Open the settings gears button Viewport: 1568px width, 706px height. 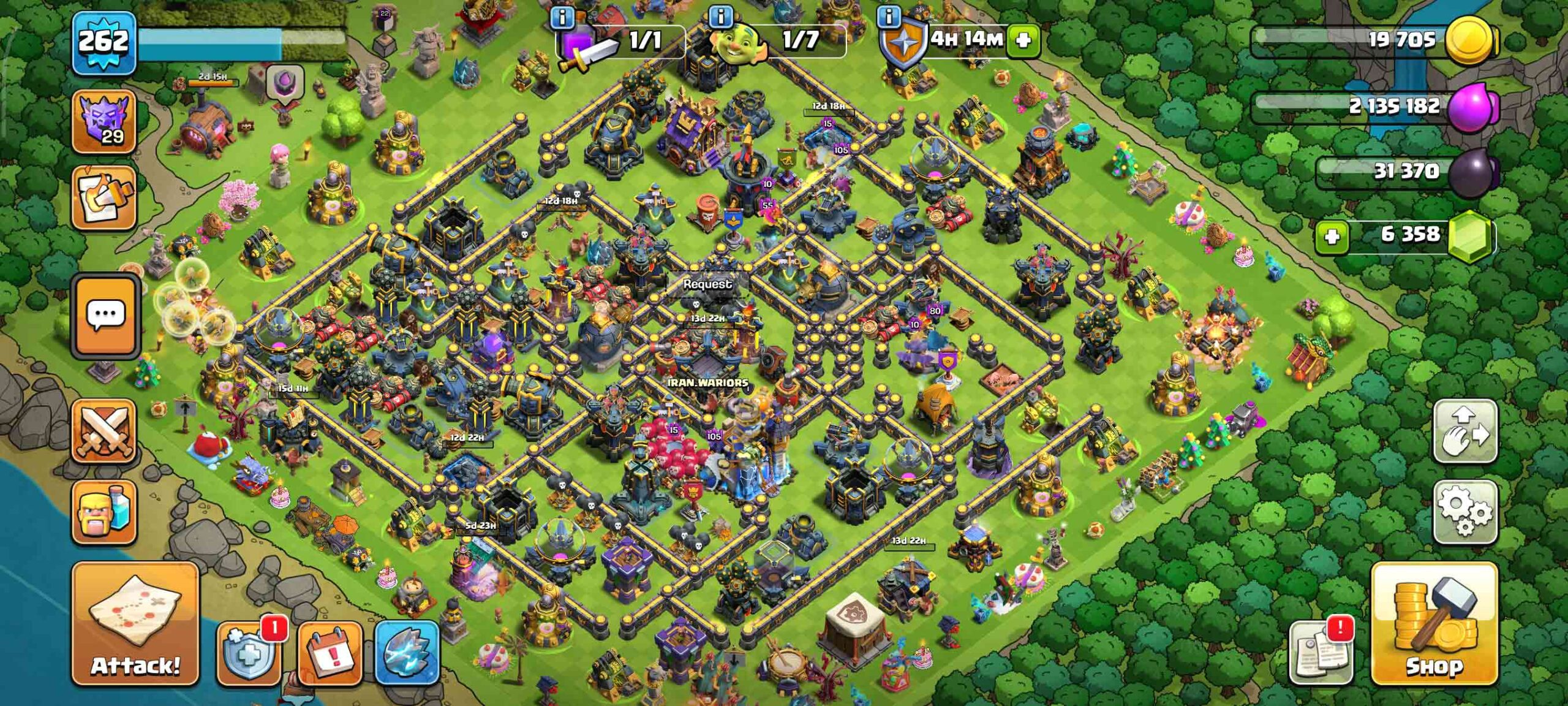1465,511
